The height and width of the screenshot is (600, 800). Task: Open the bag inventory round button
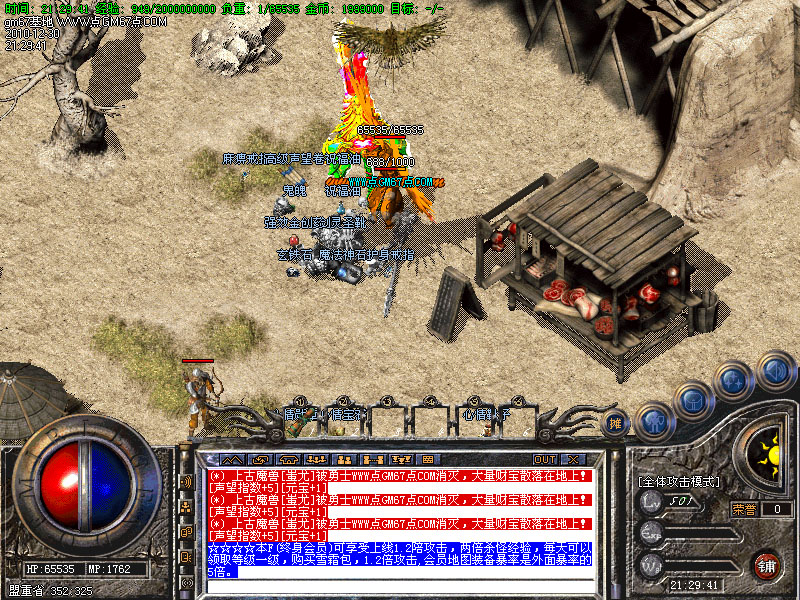click(x=693, y=400)
